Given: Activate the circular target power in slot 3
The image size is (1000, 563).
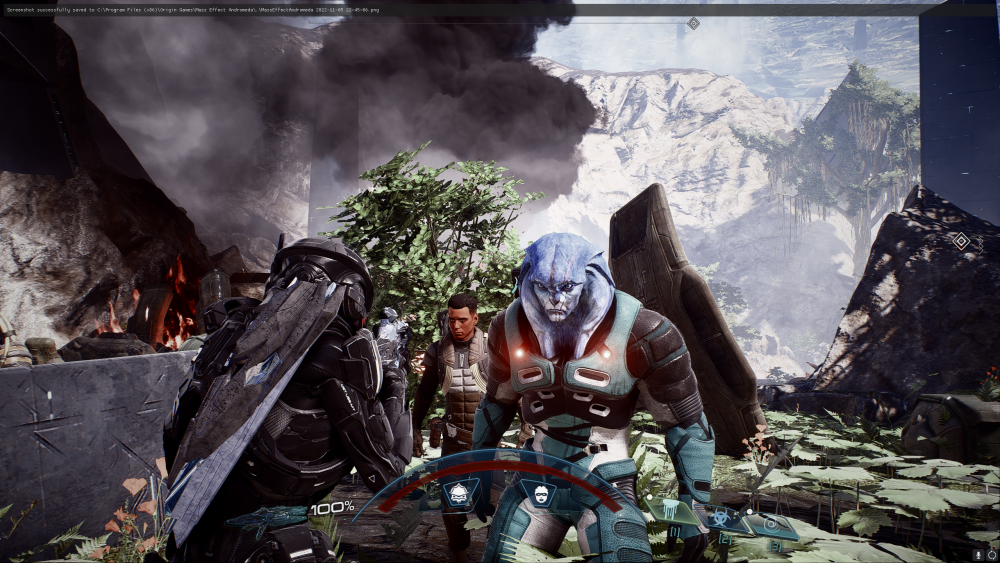Looking at the screenshot, I should click(773, 524).
